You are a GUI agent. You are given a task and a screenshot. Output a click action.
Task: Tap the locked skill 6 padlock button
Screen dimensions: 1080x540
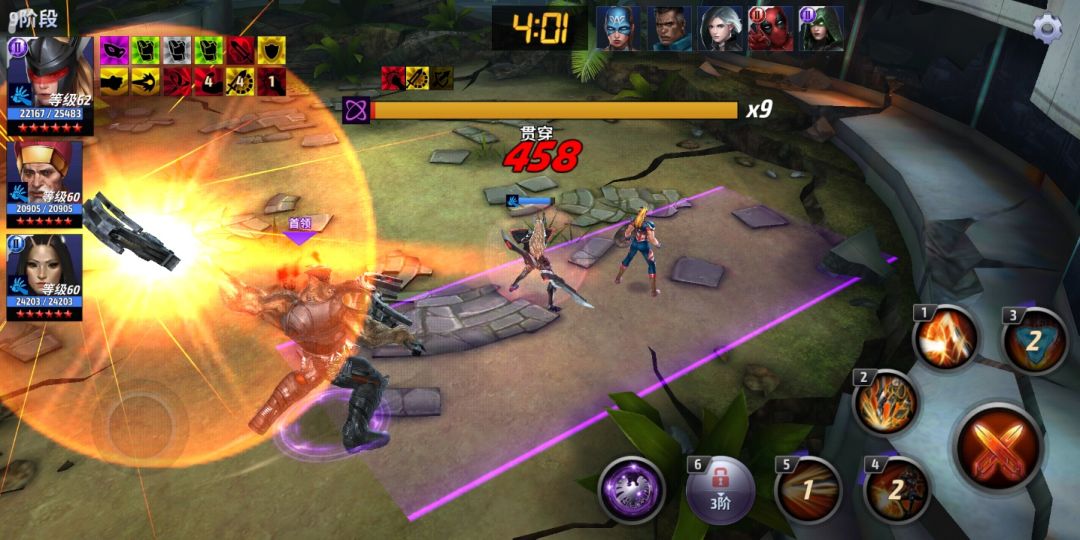719,490
